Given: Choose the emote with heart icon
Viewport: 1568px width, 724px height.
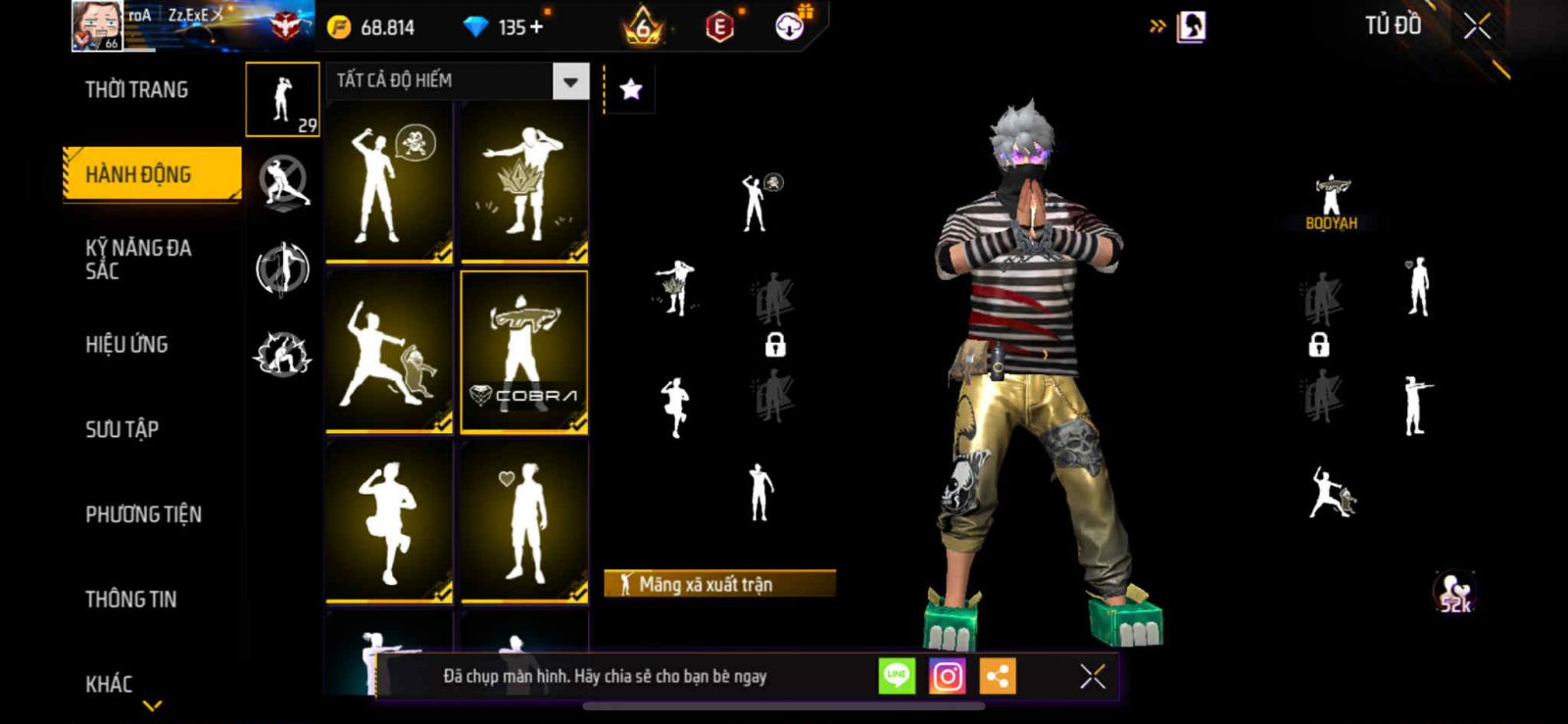Looking at the screenshot, I should click(x=524, y=521).
